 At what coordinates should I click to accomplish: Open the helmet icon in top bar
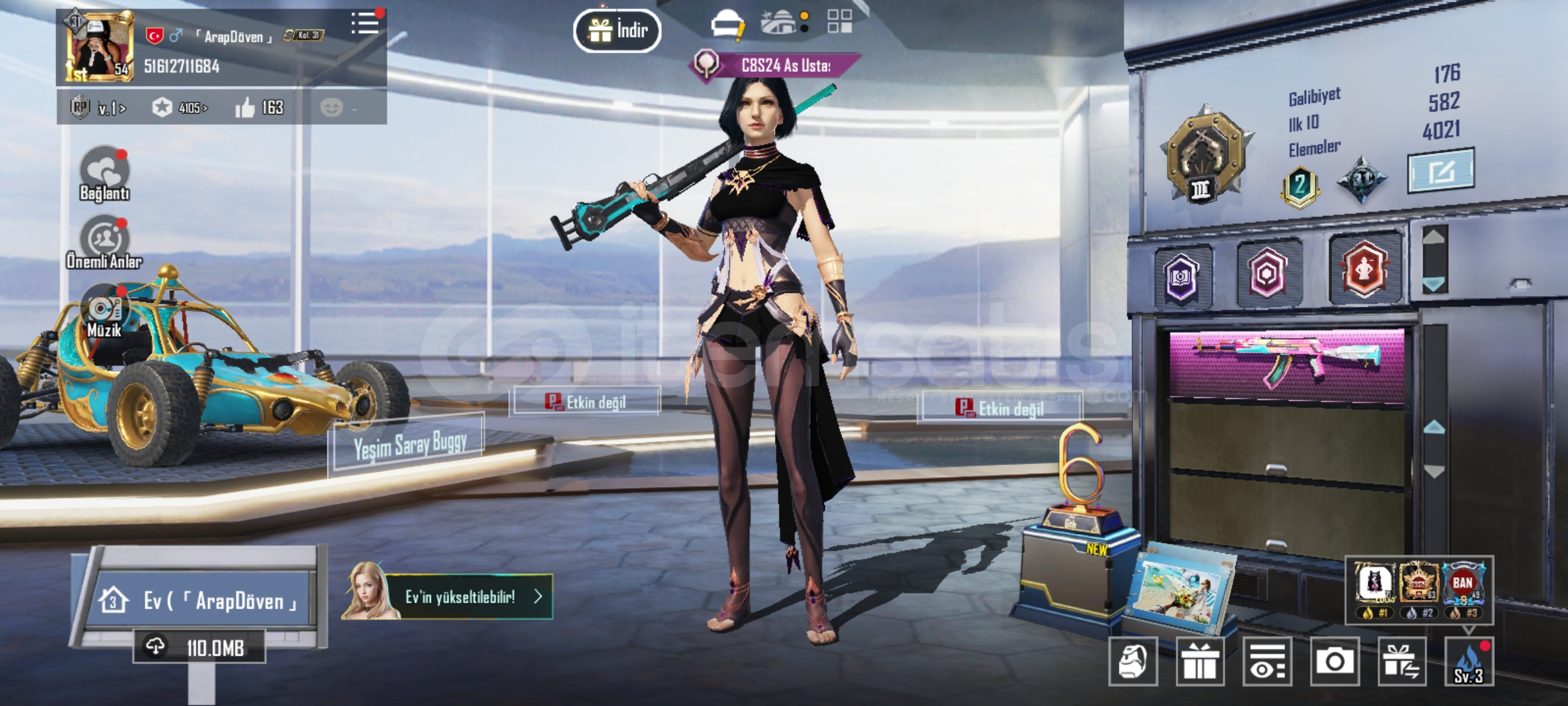click(x=727, y=25)
